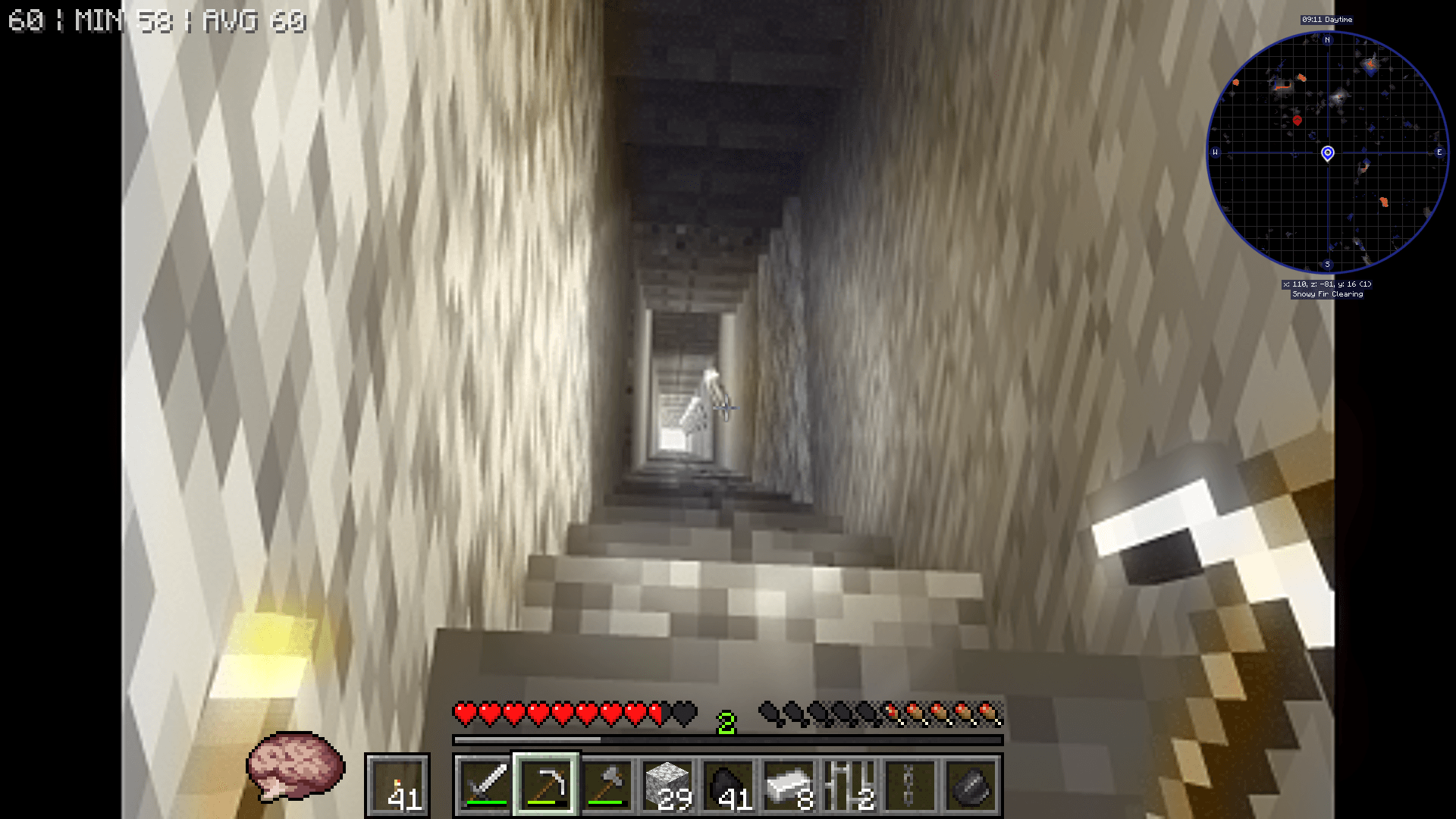Click the N compass marker on the minimap
This screenshot has height=819, width=1456.
[1327, 41]
